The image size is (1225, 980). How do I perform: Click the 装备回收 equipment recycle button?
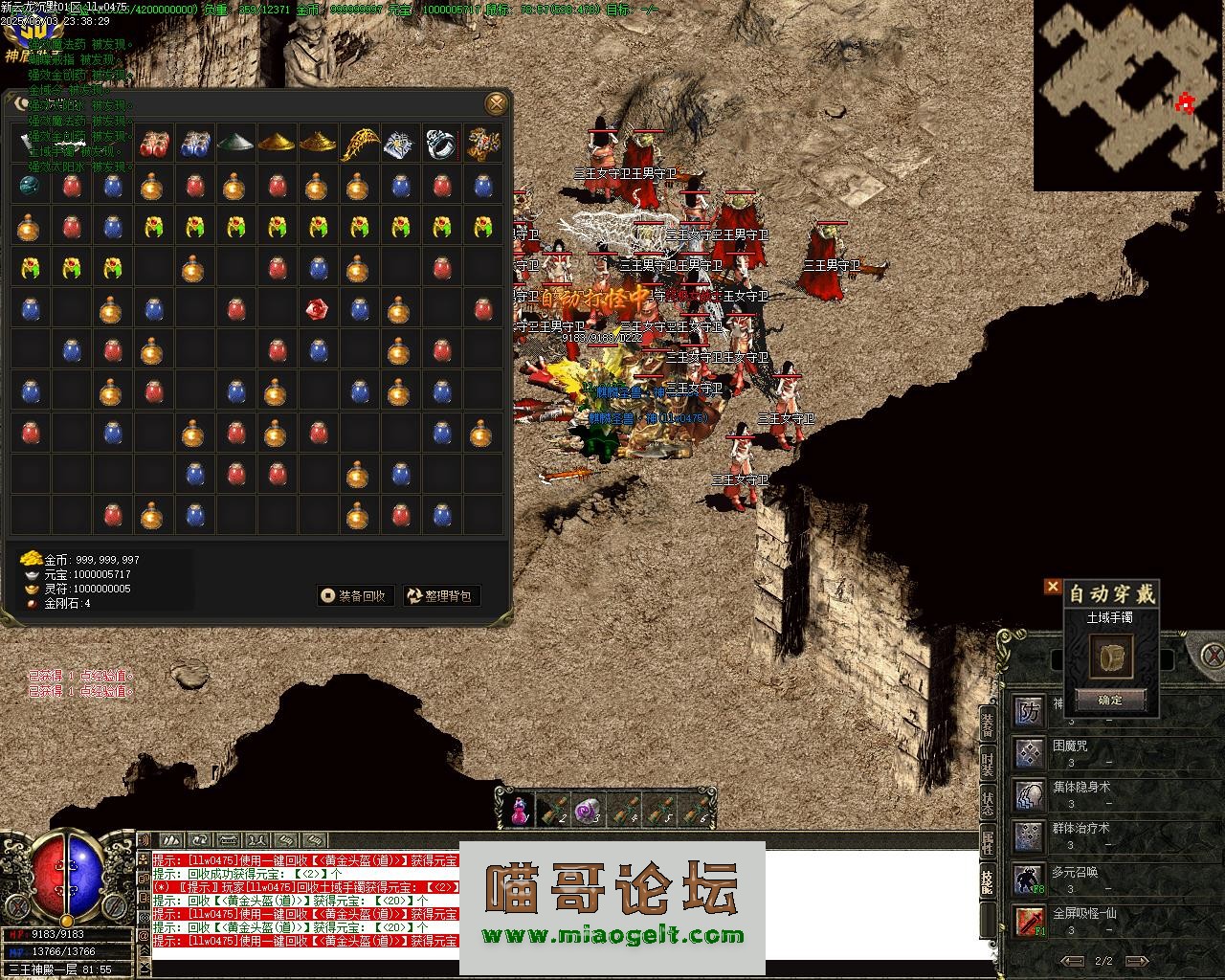click(355, 596)
